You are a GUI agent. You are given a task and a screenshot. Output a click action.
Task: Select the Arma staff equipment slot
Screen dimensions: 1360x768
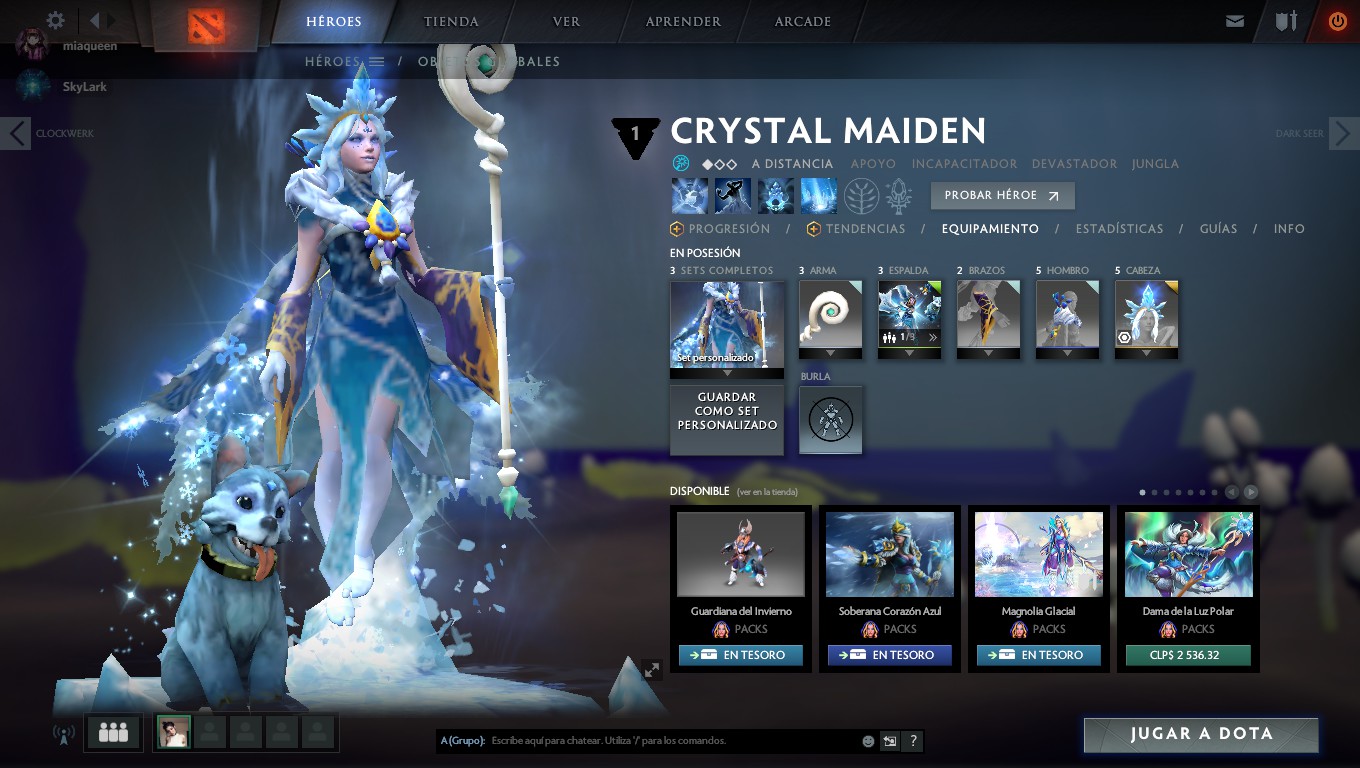(830, 314)
